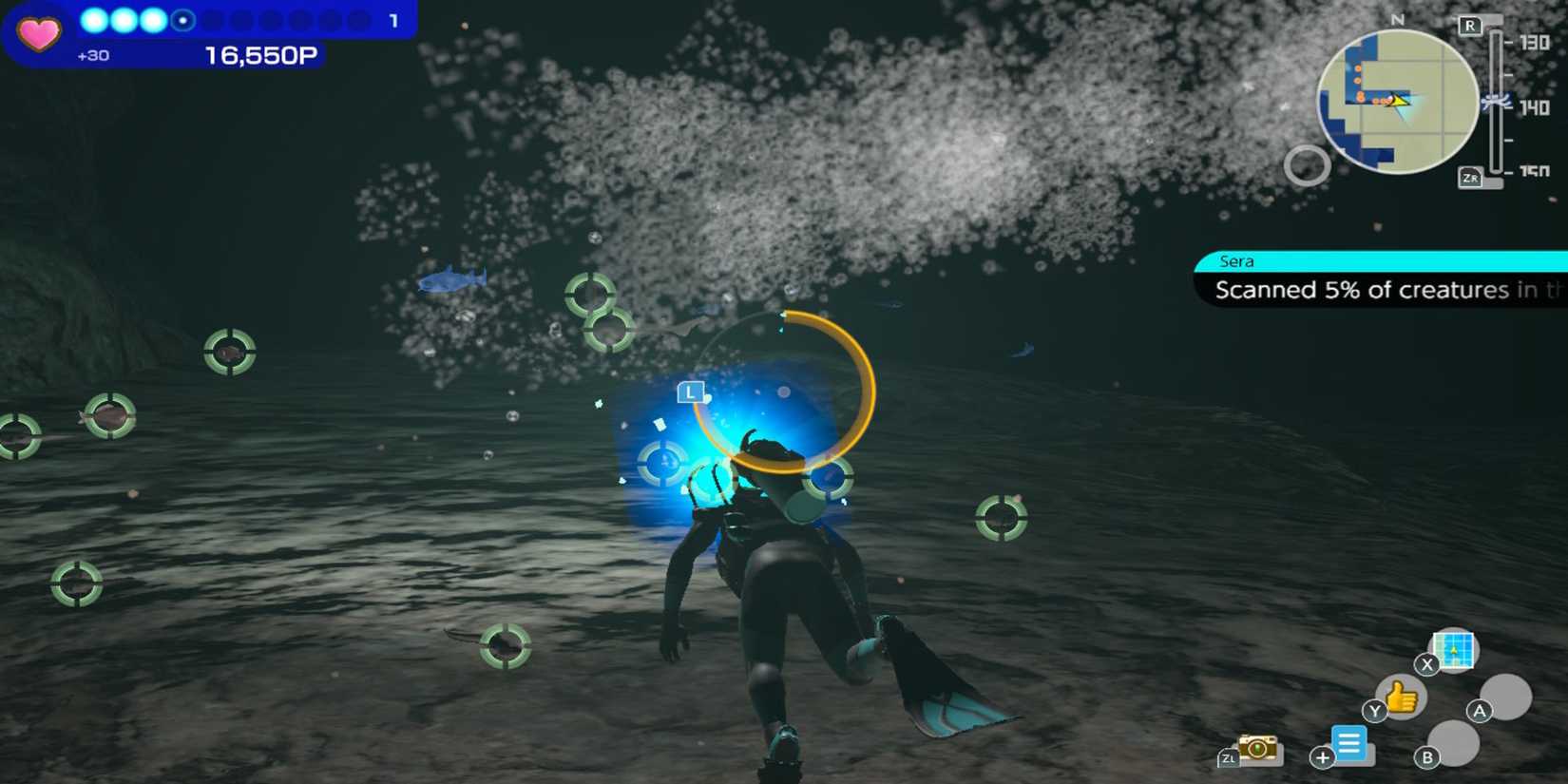Select the thumbs-up emote icon

1400,698
